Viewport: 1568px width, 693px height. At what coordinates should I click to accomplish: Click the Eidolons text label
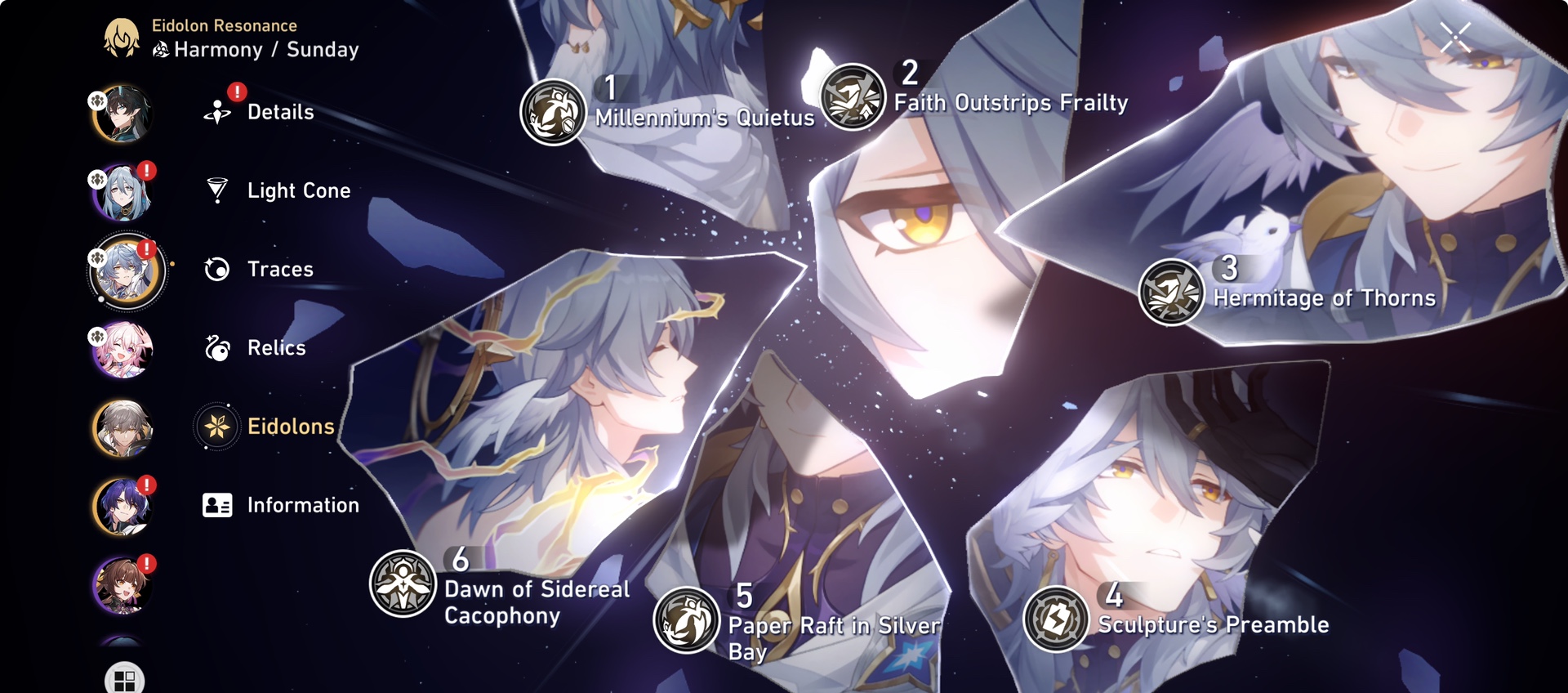click(x=290, y=426)
